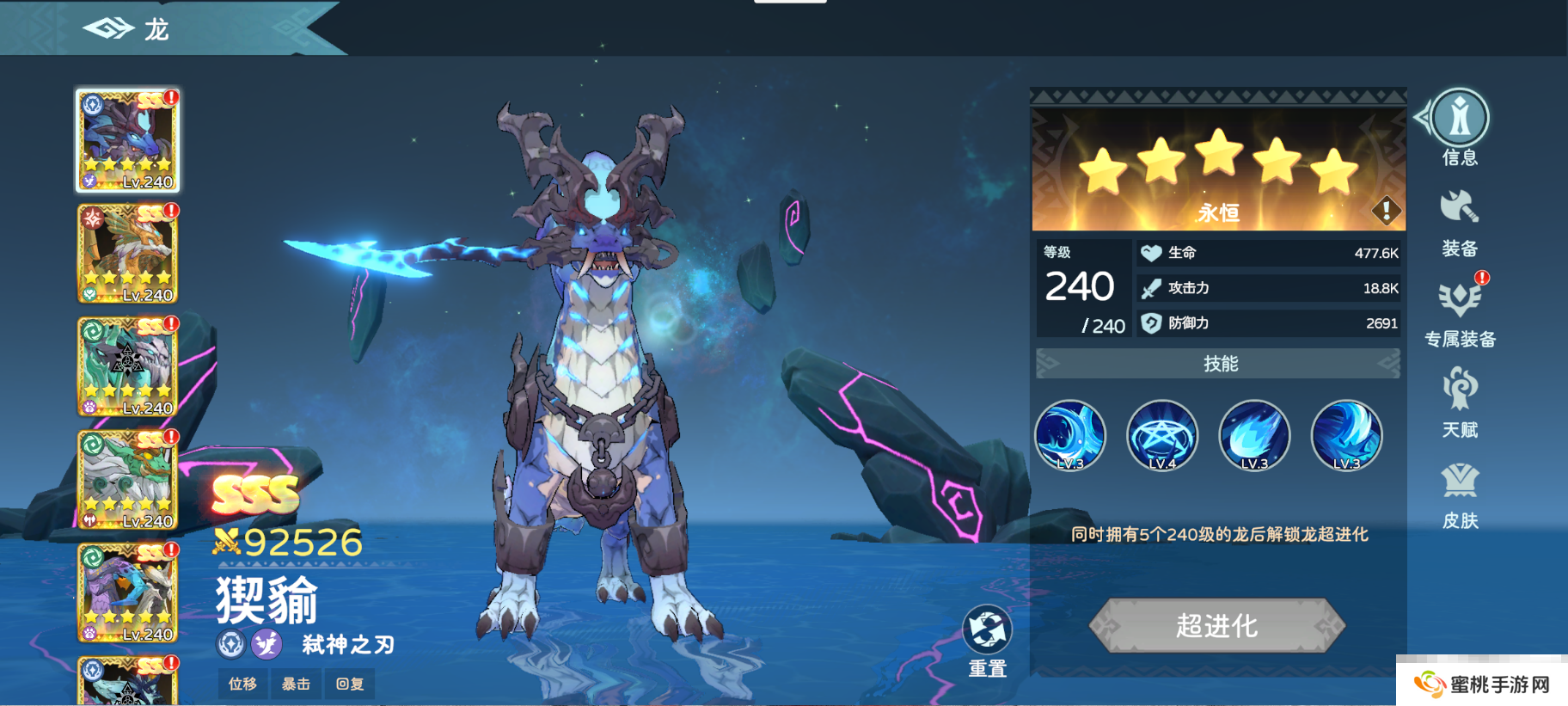Choose the purple dragon portrait thumbnail

(128, 593)
